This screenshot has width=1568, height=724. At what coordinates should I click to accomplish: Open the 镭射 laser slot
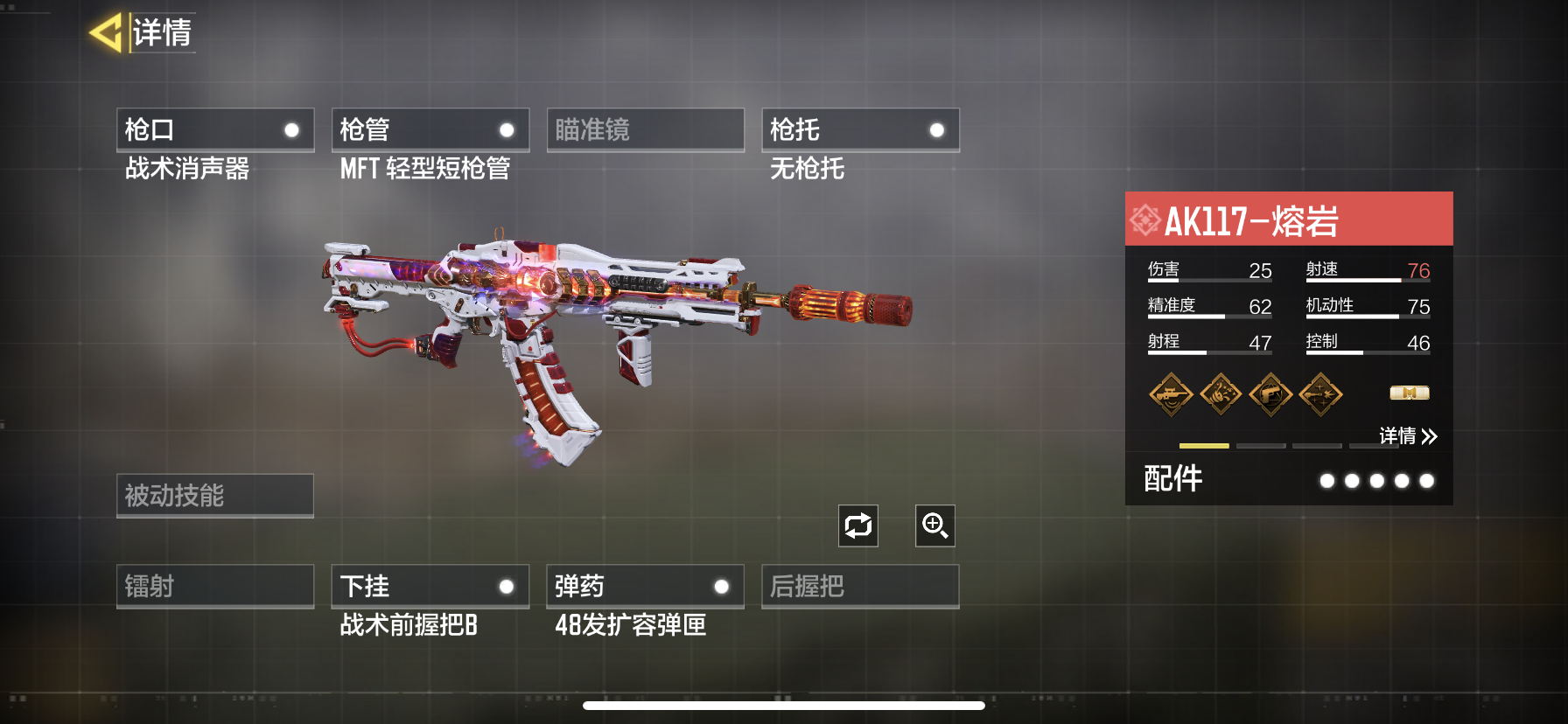click(x=215, y=586)
